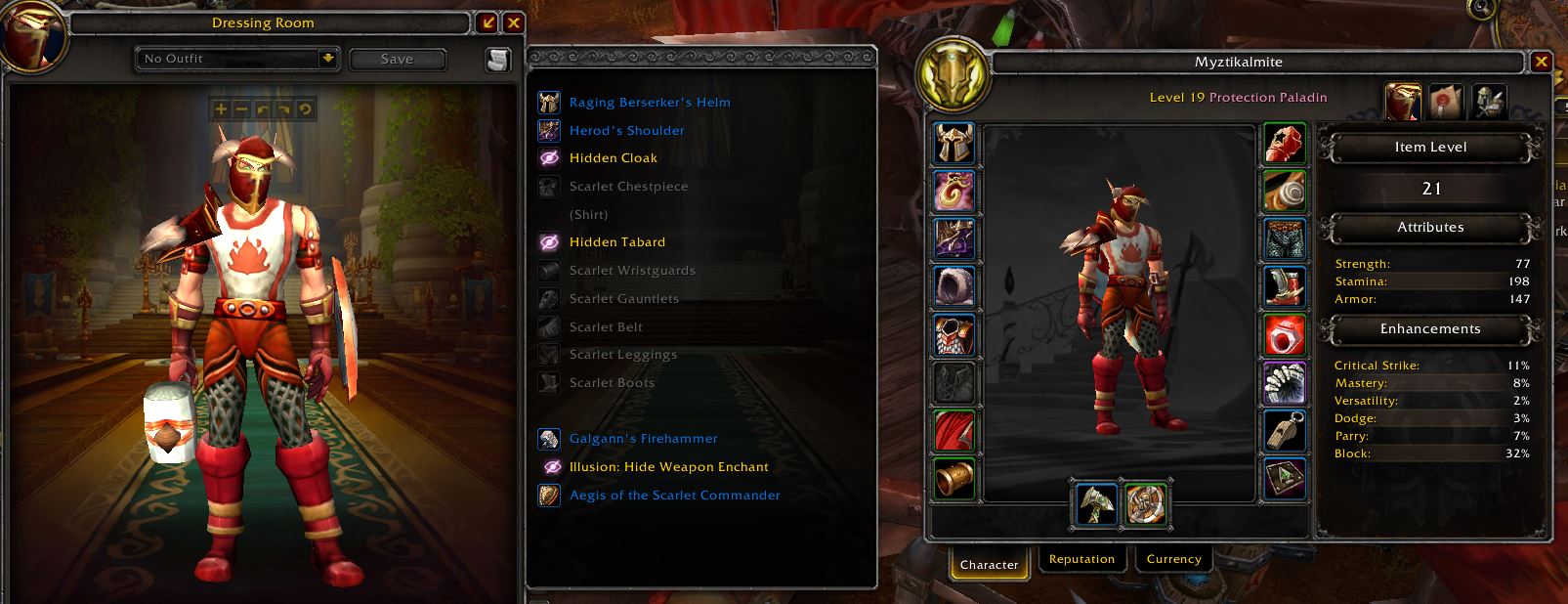Screen dimensions: 1568x604
Task: Select the equipped helmet slot in character panel
Action: [x=954, y=145]
